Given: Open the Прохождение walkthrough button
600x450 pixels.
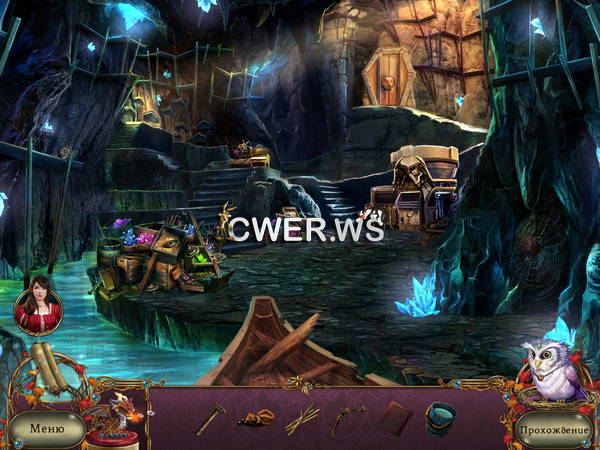Looking at the screenshot, I should (554, 429).
